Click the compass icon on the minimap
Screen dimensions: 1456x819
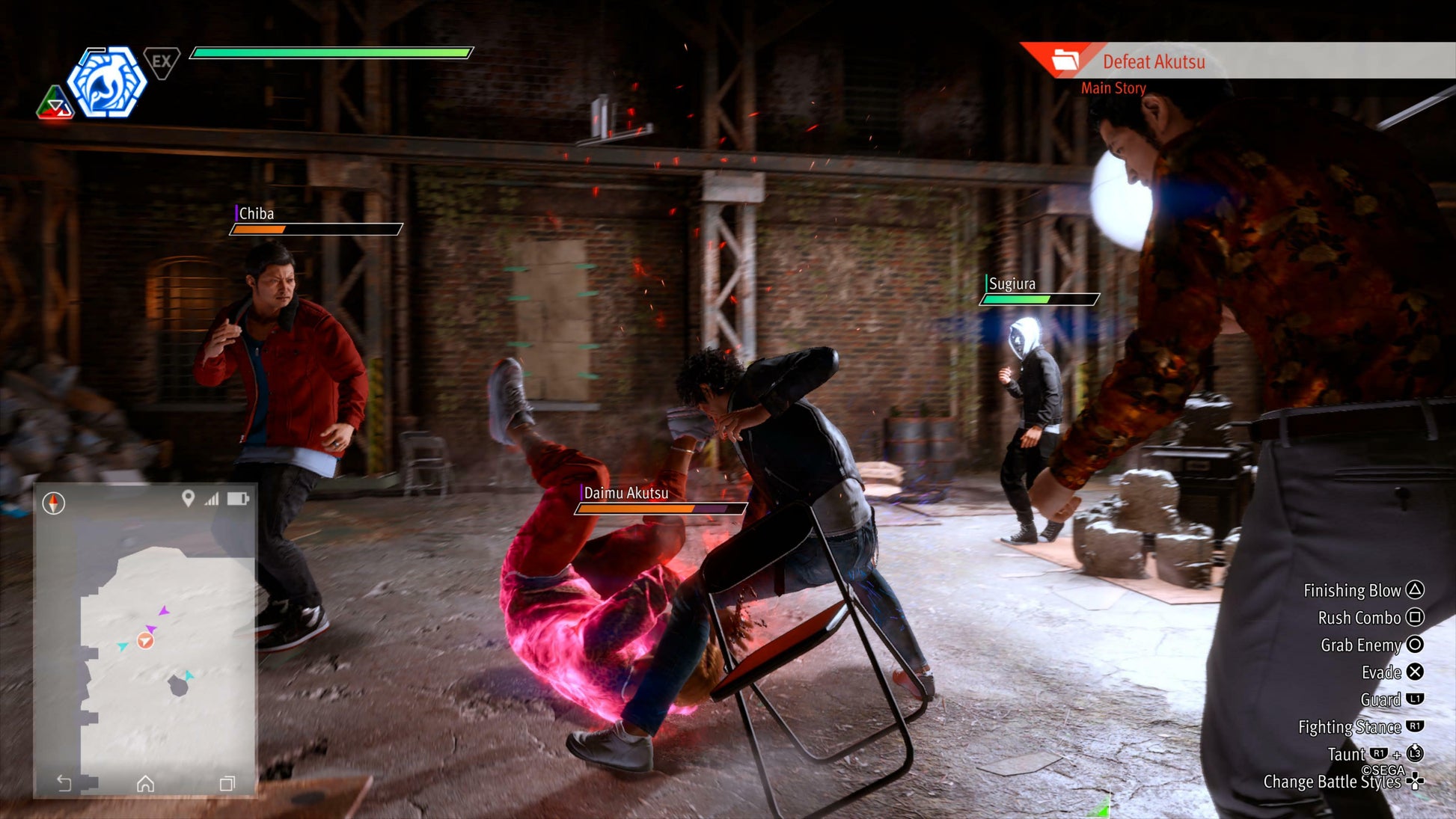pyautogui.click(x=53, y=503)
